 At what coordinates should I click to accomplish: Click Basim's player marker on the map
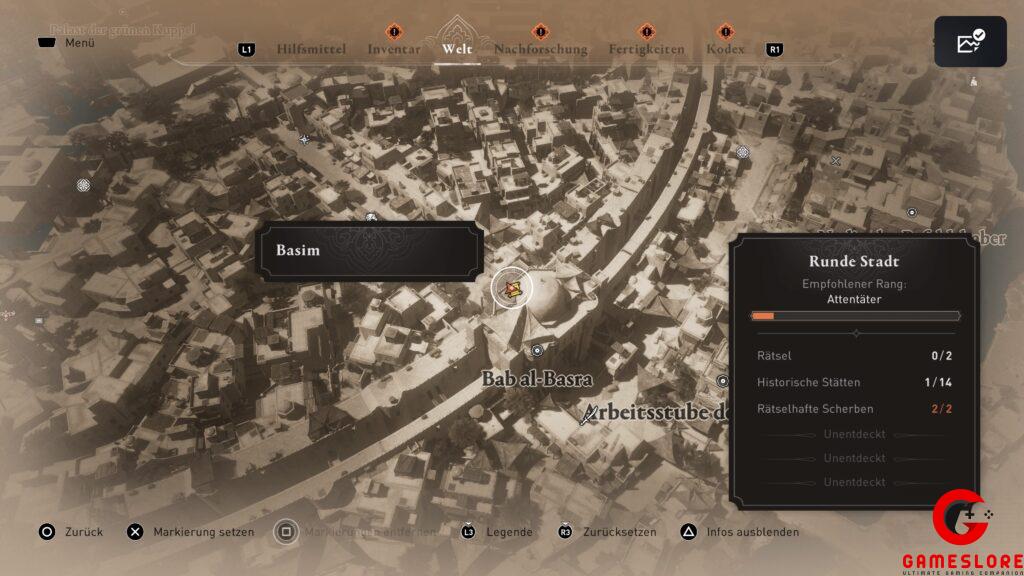513,289
